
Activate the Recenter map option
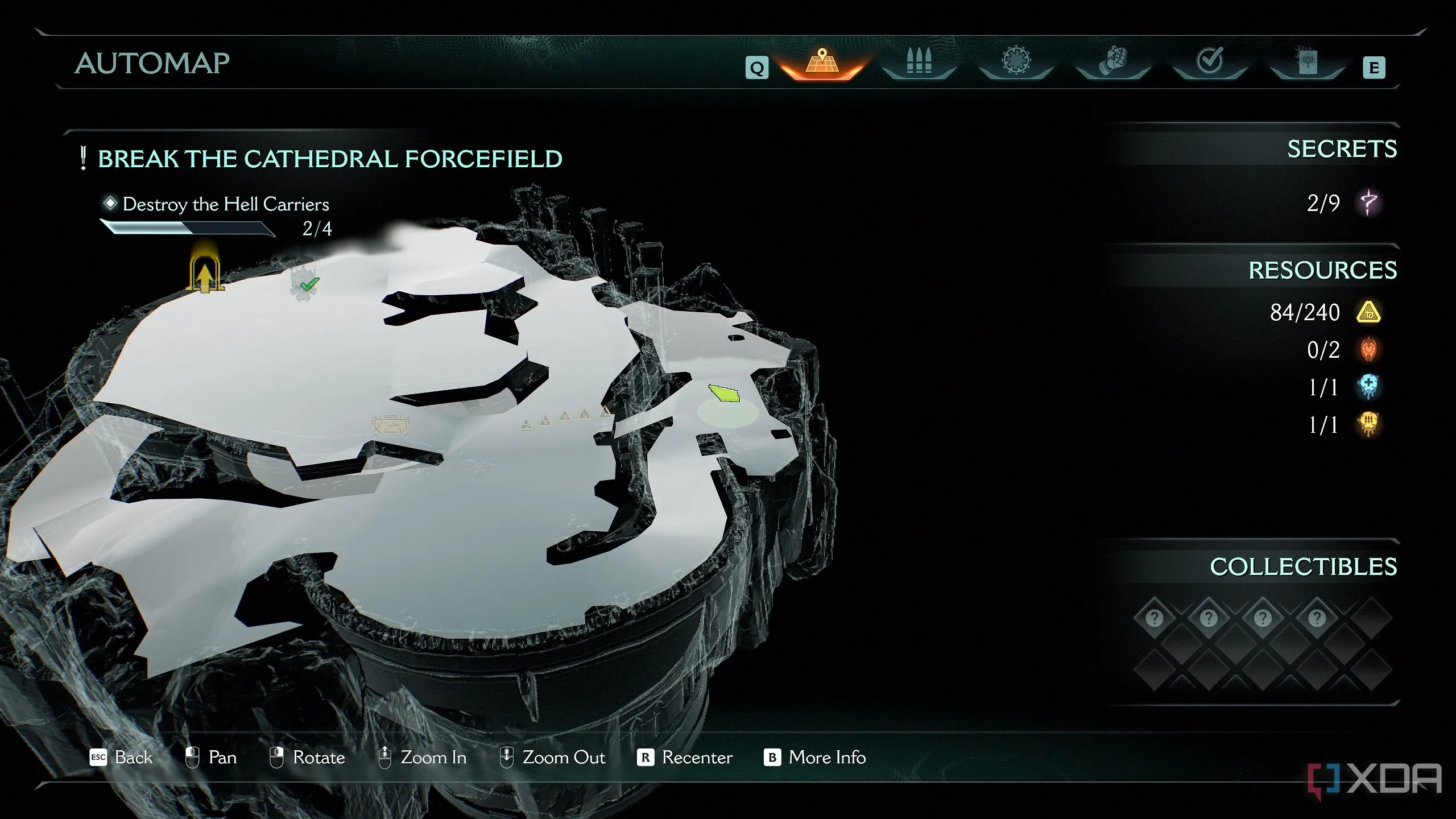click(685, 758)
